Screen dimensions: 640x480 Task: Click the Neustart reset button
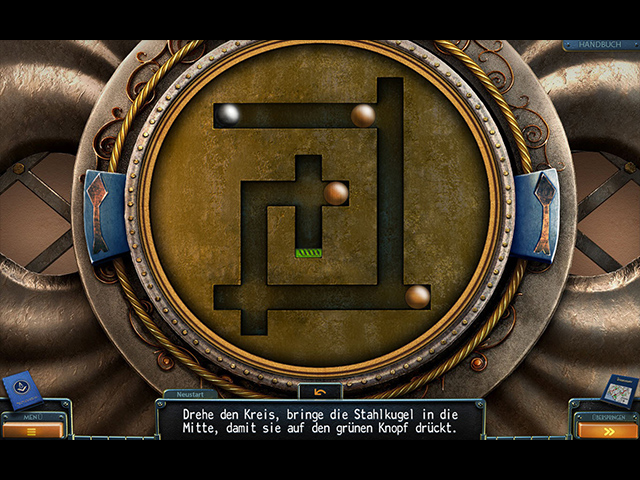tap(190, 394)
